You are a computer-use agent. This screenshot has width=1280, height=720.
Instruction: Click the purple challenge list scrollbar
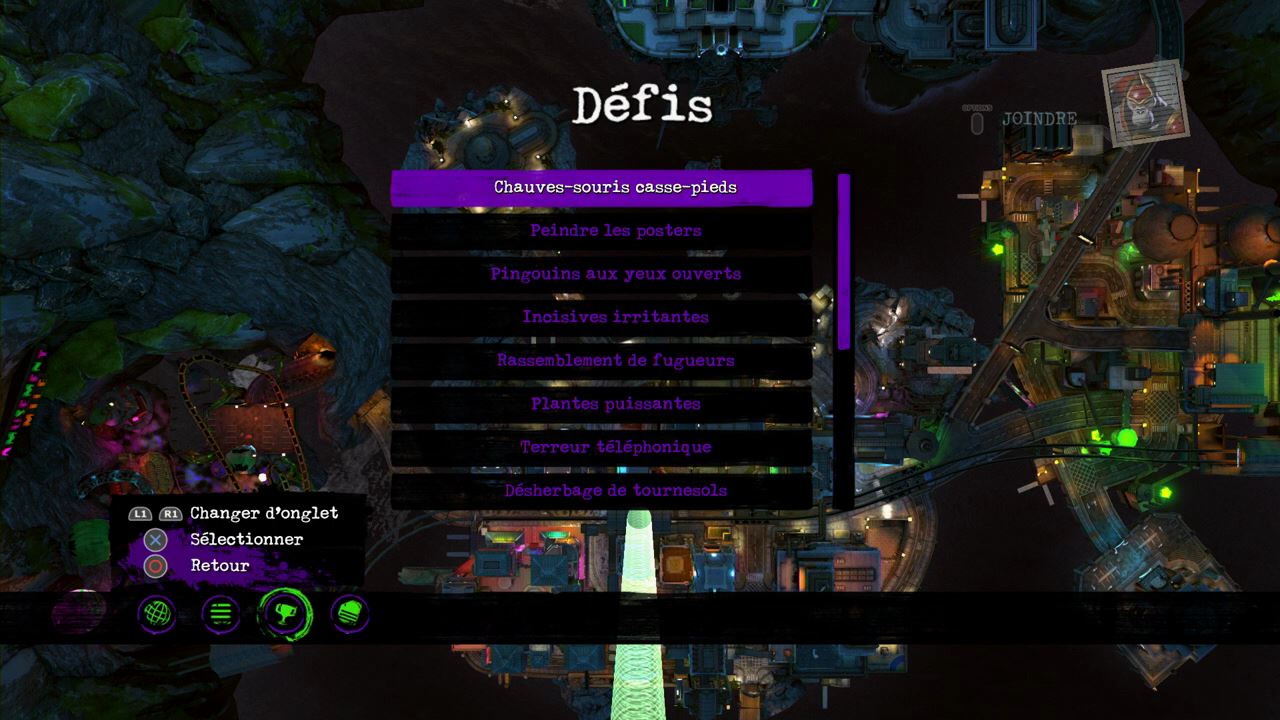click(x=844, y=262)
